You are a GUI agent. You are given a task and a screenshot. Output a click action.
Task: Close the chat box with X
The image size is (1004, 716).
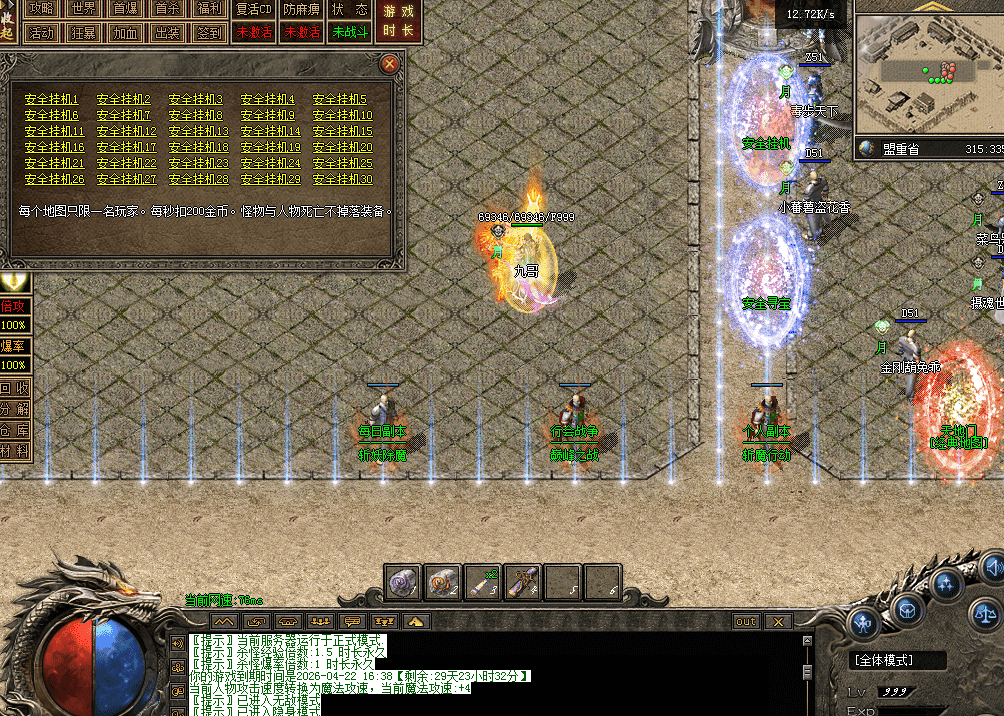pos(778,622)
